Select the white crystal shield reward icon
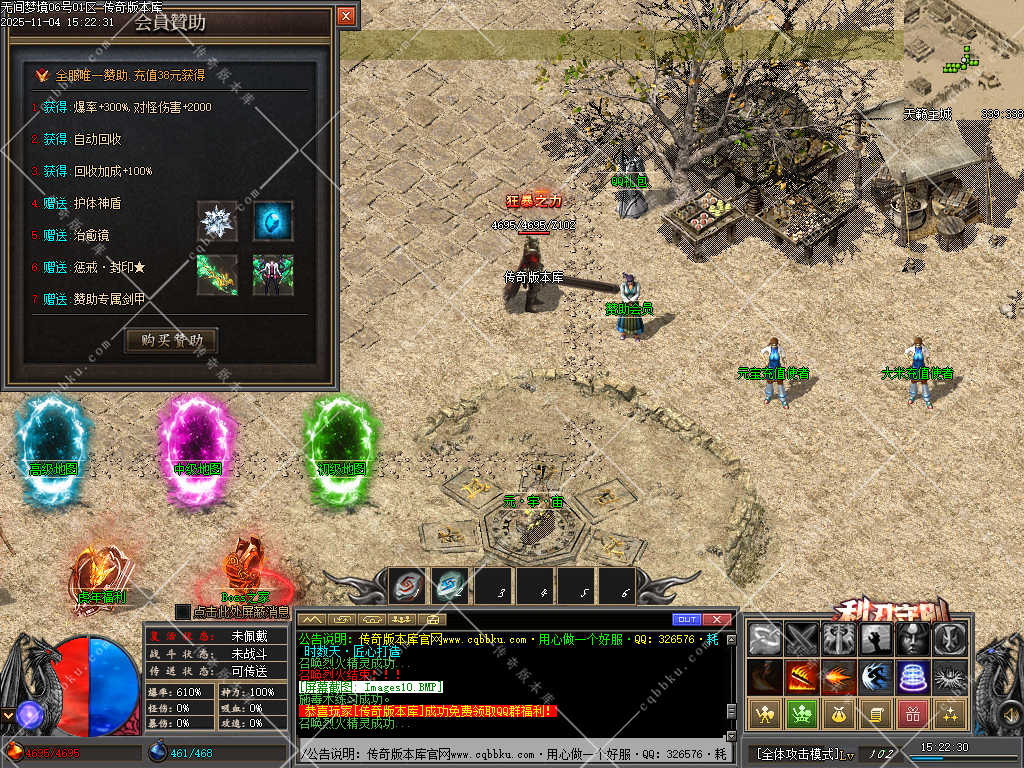The image size is (1024, 768). (x=217, y=221)
